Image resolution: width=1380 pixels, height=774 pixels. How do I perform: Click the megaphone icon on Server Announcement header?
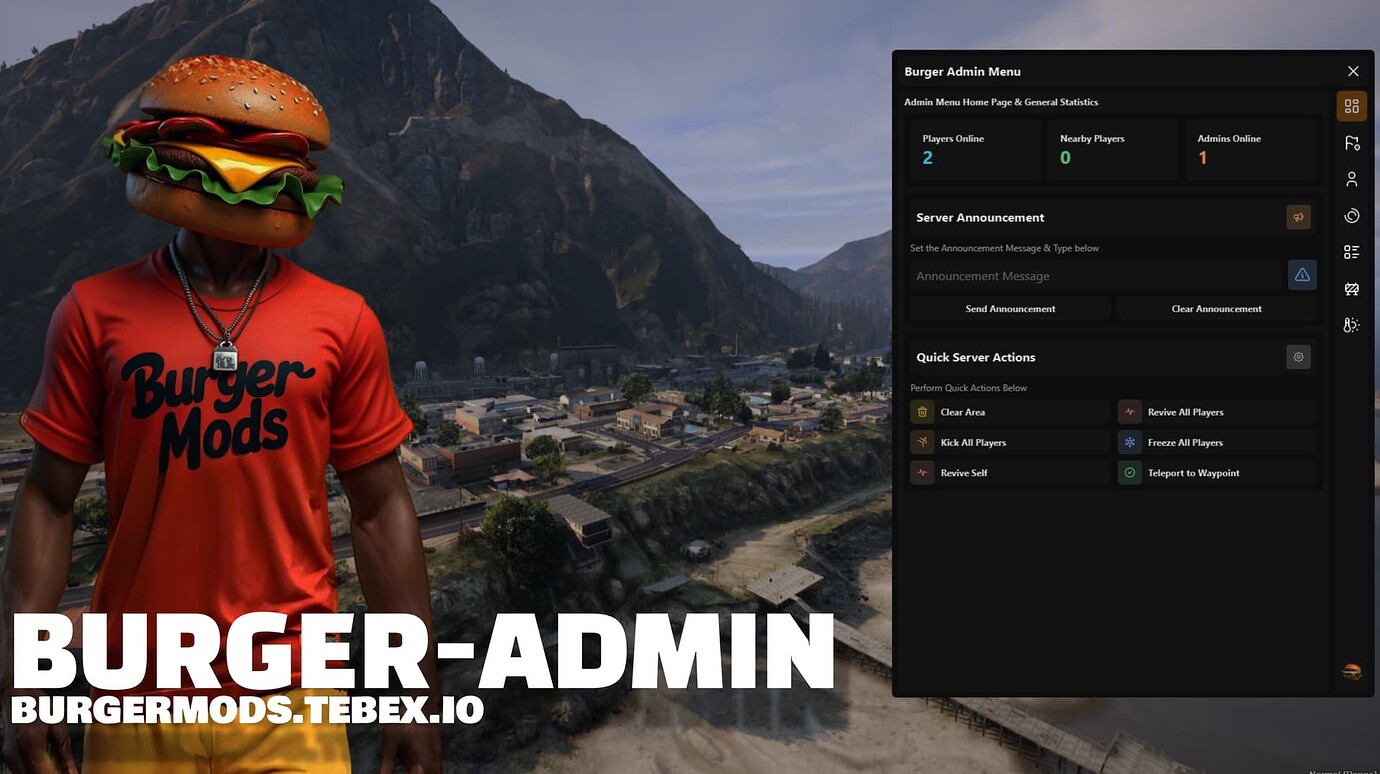[x=1298, y=216]
